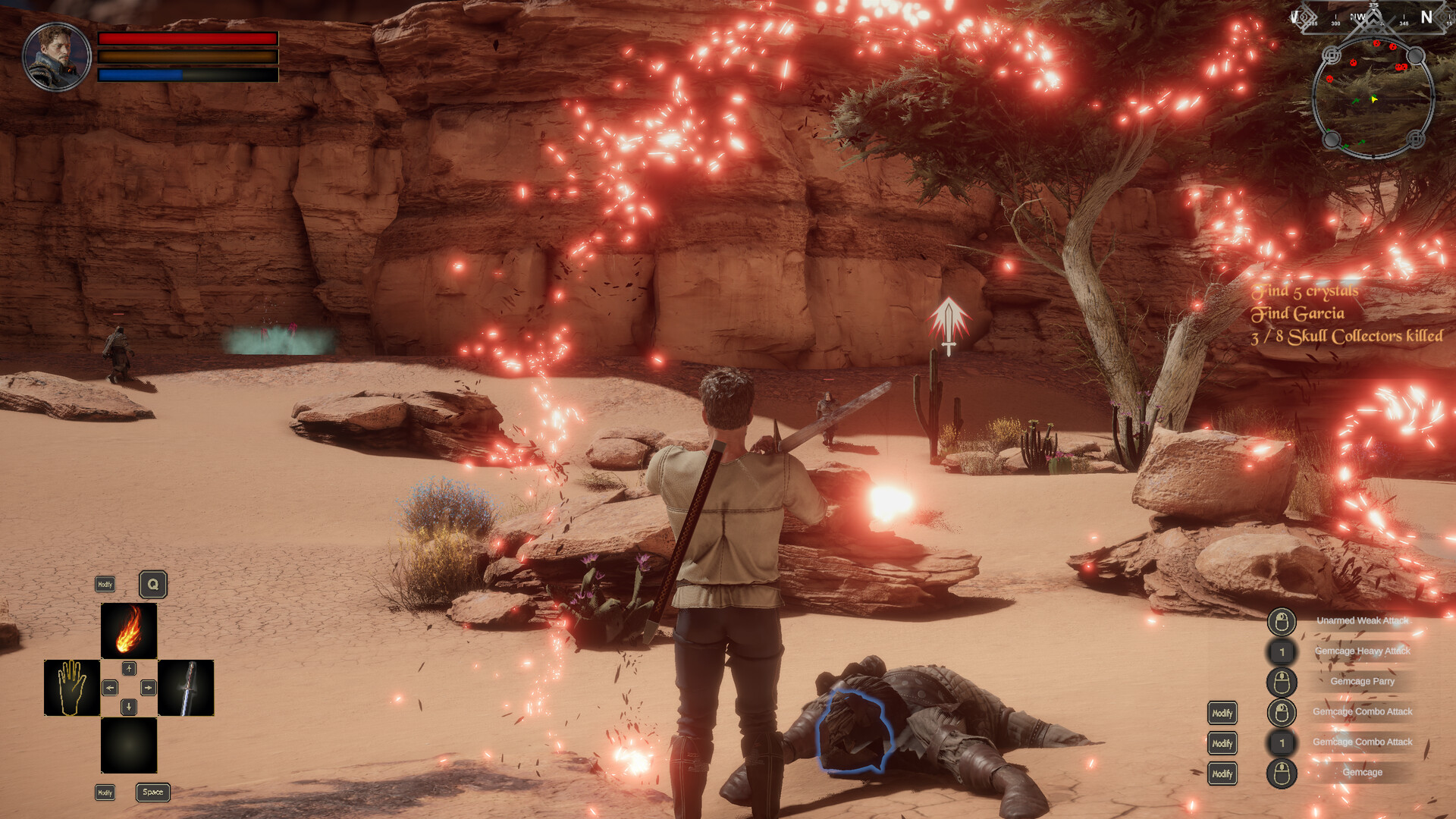
Task: Open the circular minimap
Action: pos(1373,99)
